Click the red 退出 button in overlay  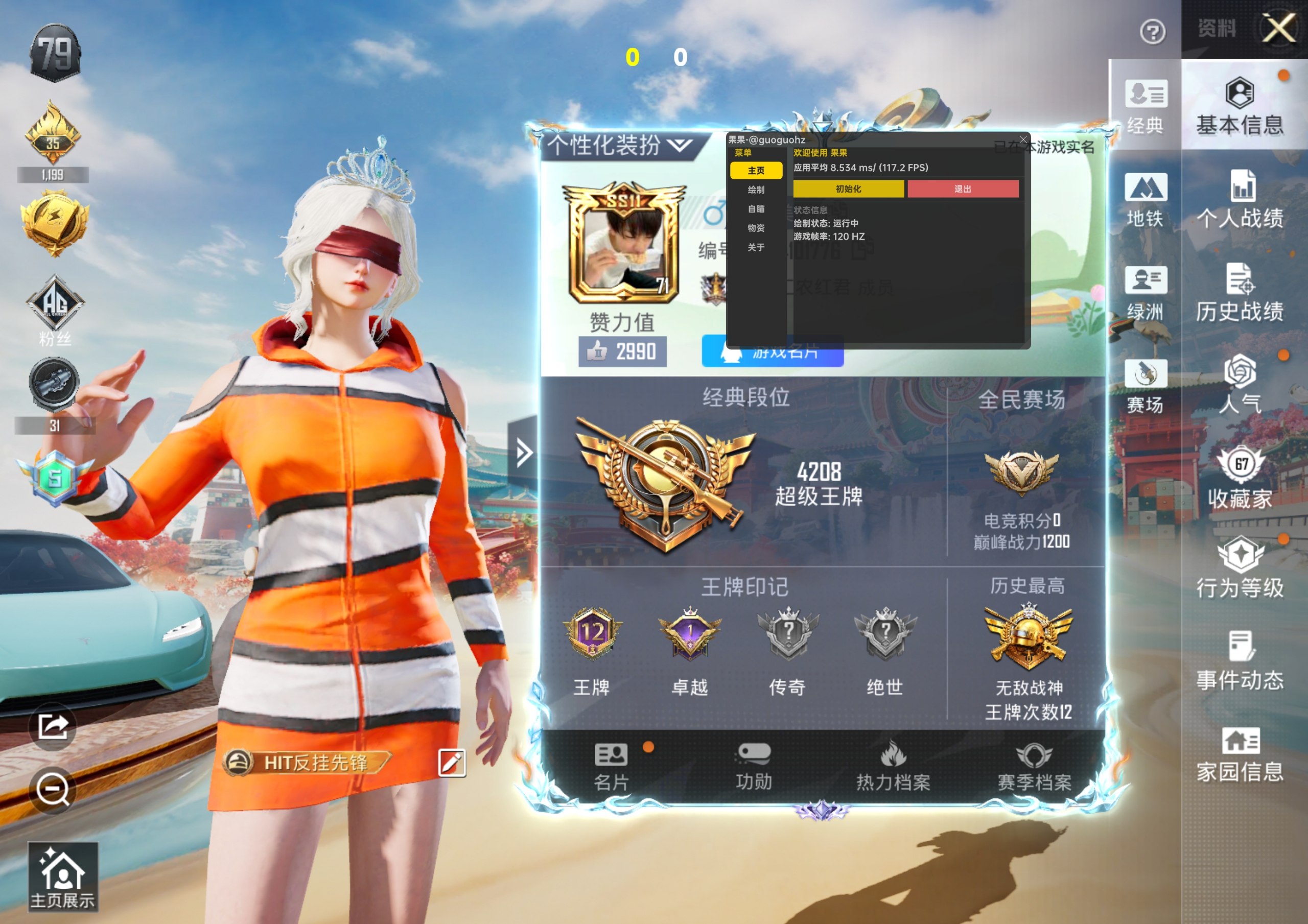[962, 189]
